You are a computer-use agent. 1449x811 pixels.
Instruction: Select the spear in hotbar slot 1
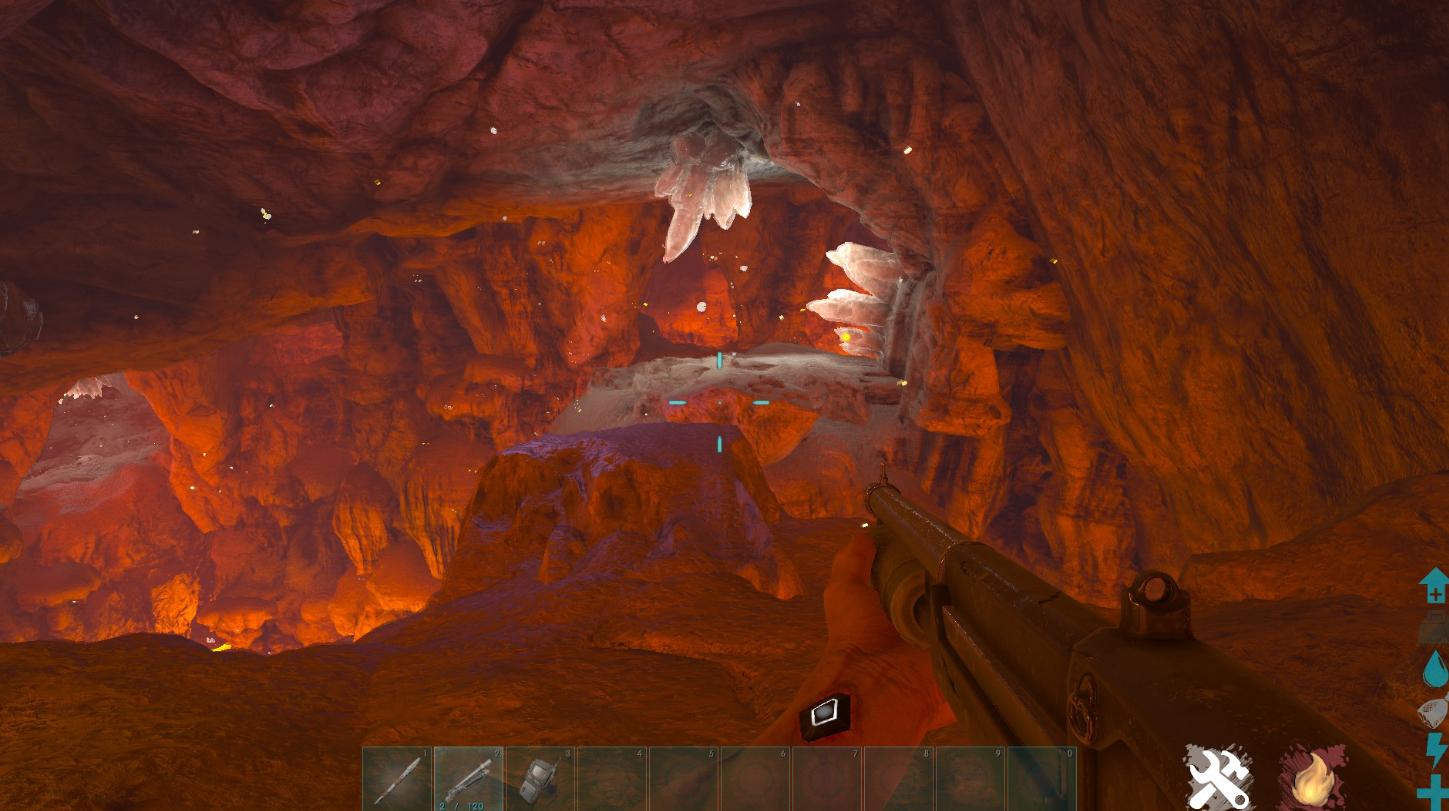point(397,778)
